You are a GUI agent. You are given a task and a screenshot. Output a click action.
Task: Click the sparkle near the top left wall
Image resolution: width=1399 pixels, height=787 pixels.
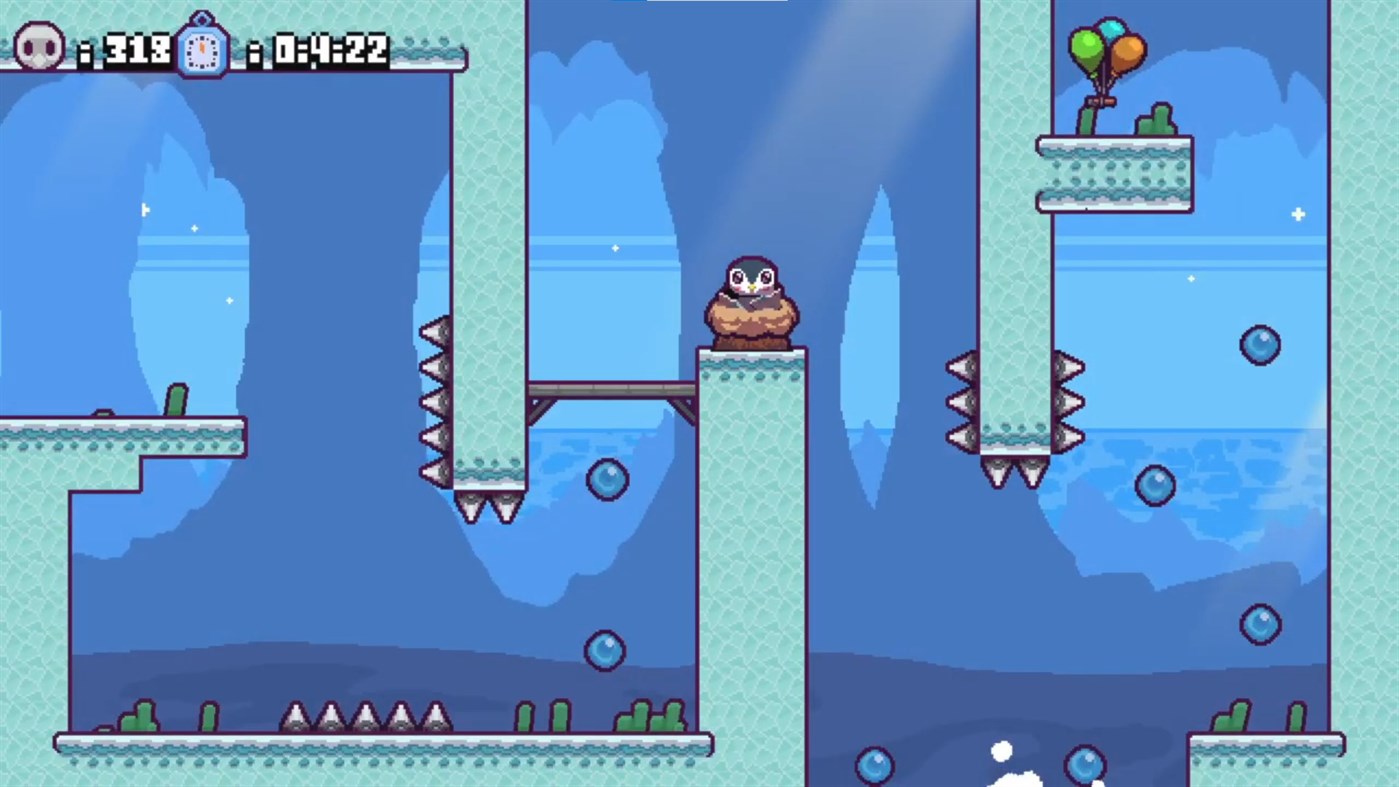(x=146, y=210)
